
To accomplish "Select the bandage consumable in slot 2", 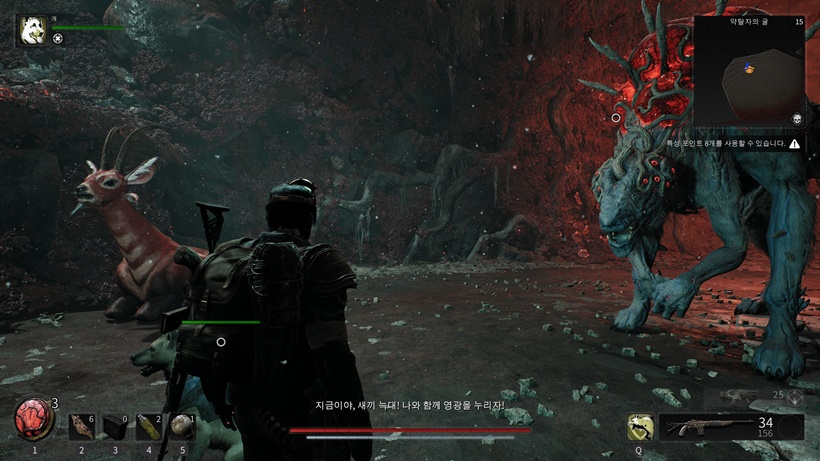I will coord(82,427).
